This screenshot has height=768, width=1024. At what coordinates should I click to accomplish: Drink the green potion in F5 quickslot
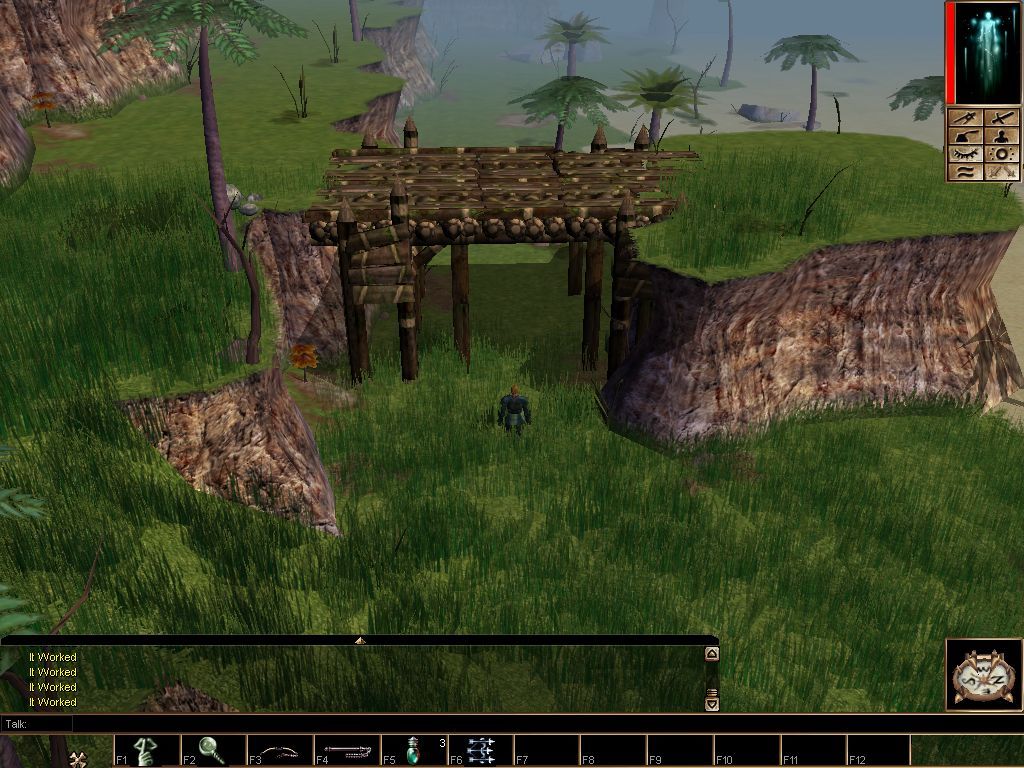pyautogui.click(x=413, y=750)
